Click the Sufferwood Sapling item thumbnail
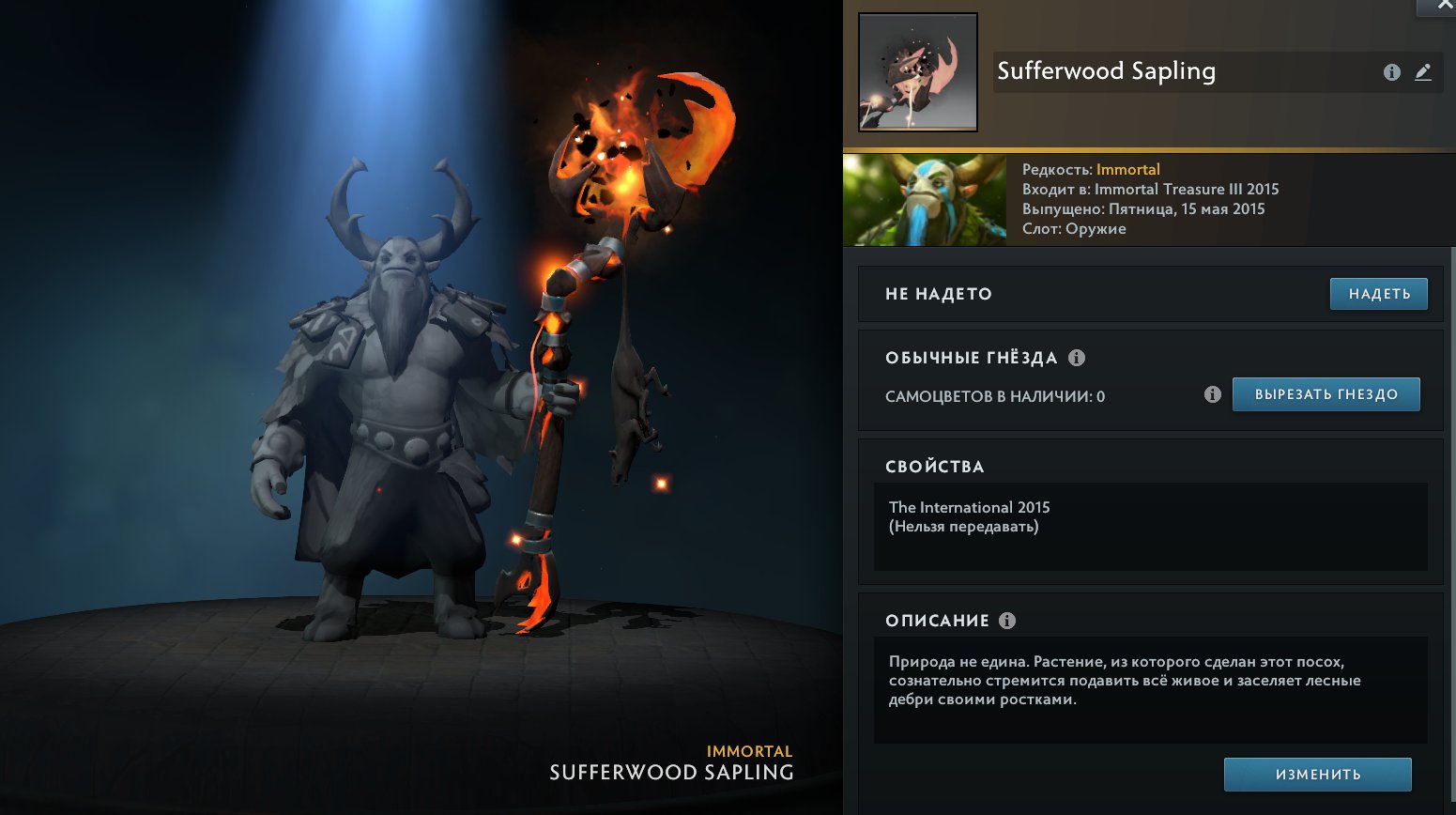The height and width of the screenshot is (815, 1456). coord(916,73)
